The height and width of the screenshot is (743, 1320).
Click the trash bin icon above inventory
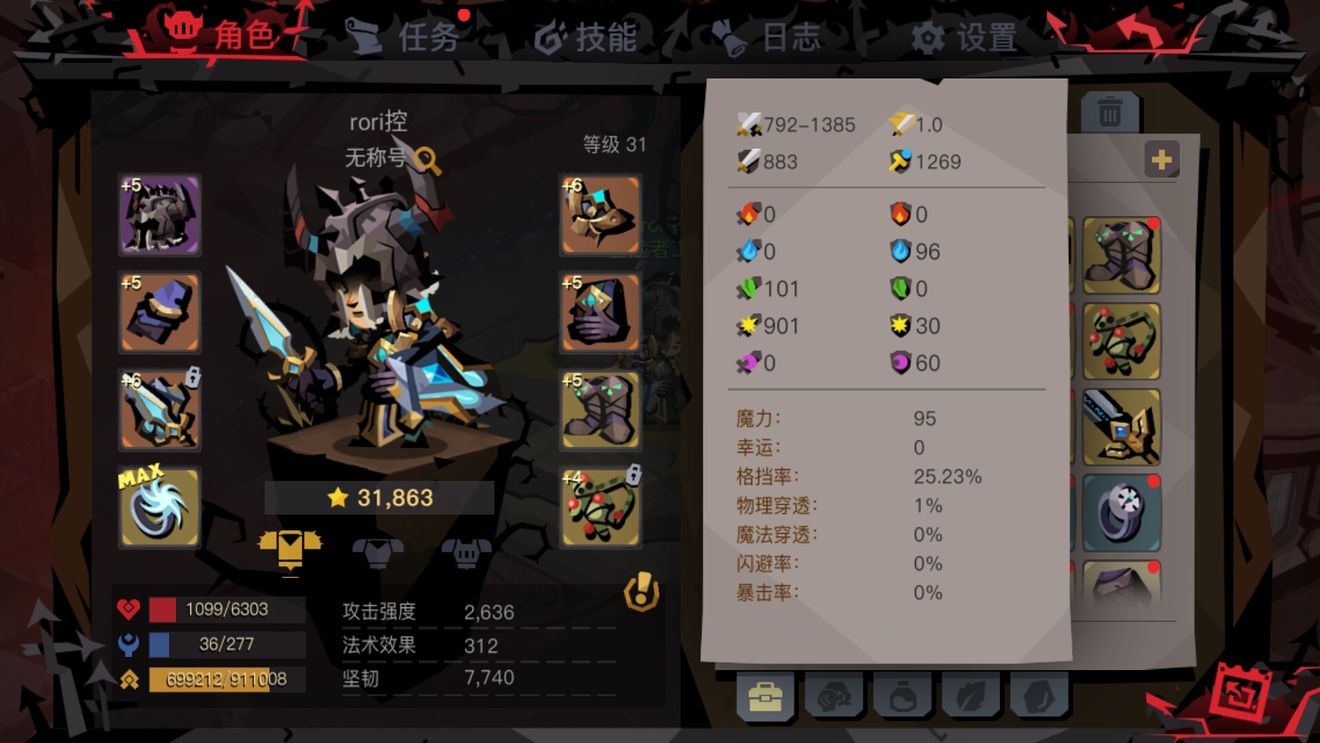click(1108, 112)
